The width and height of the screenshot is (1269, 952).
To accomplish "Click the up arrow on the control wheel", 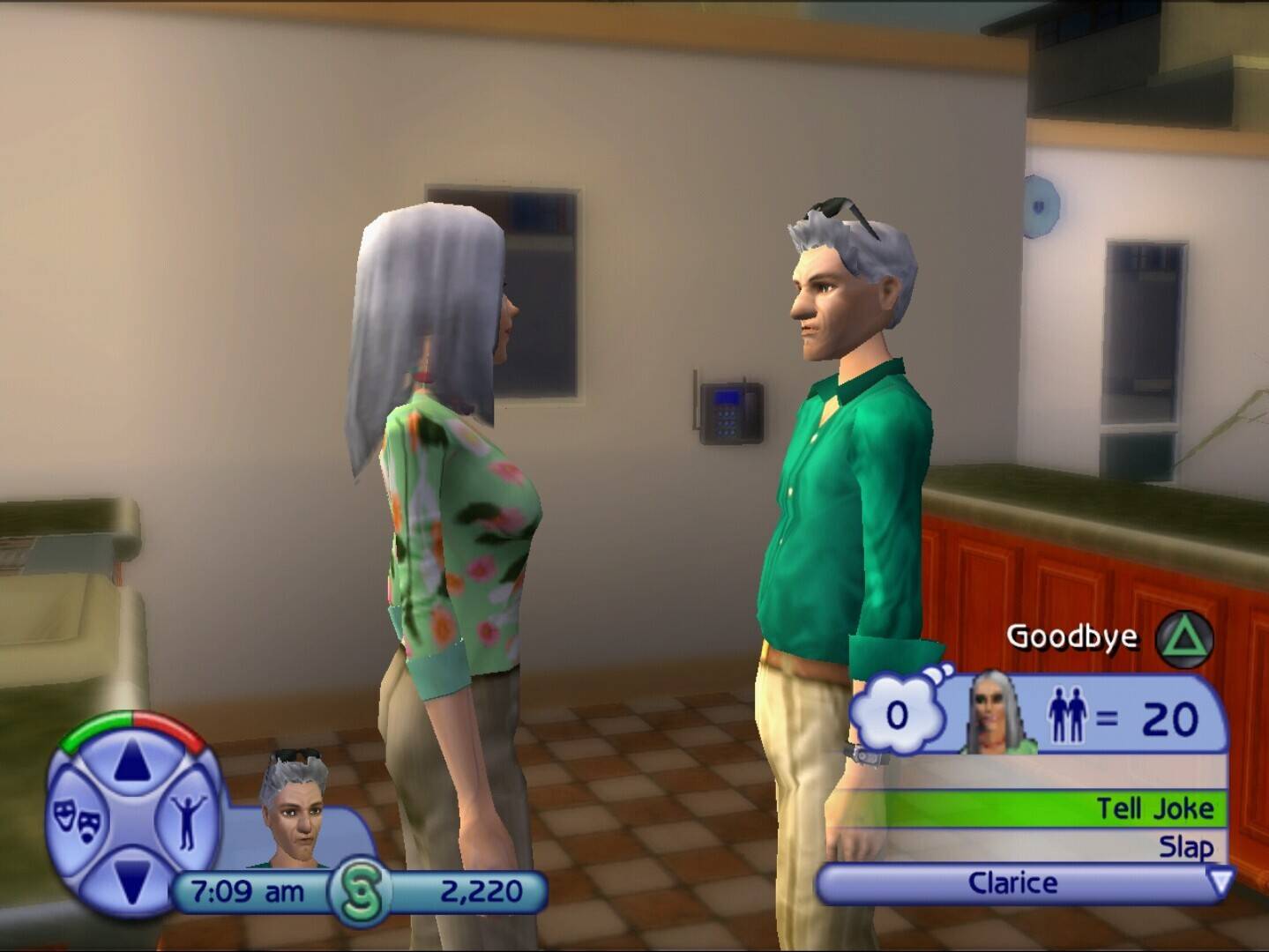I will 131,762.
